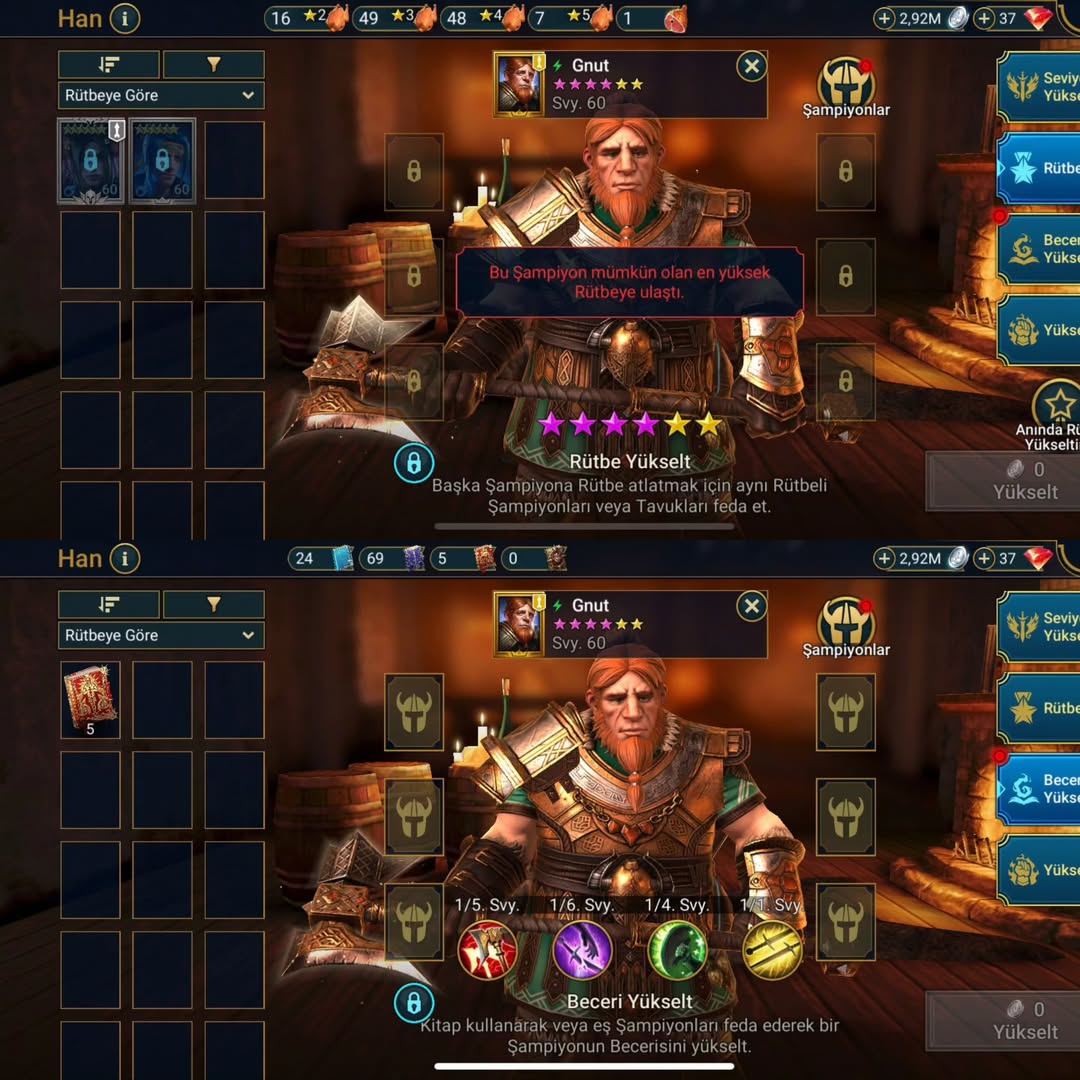1080x1080 pixels.
Task: Add gems with the plus on Beceri screen
Action: pos(984,558)
